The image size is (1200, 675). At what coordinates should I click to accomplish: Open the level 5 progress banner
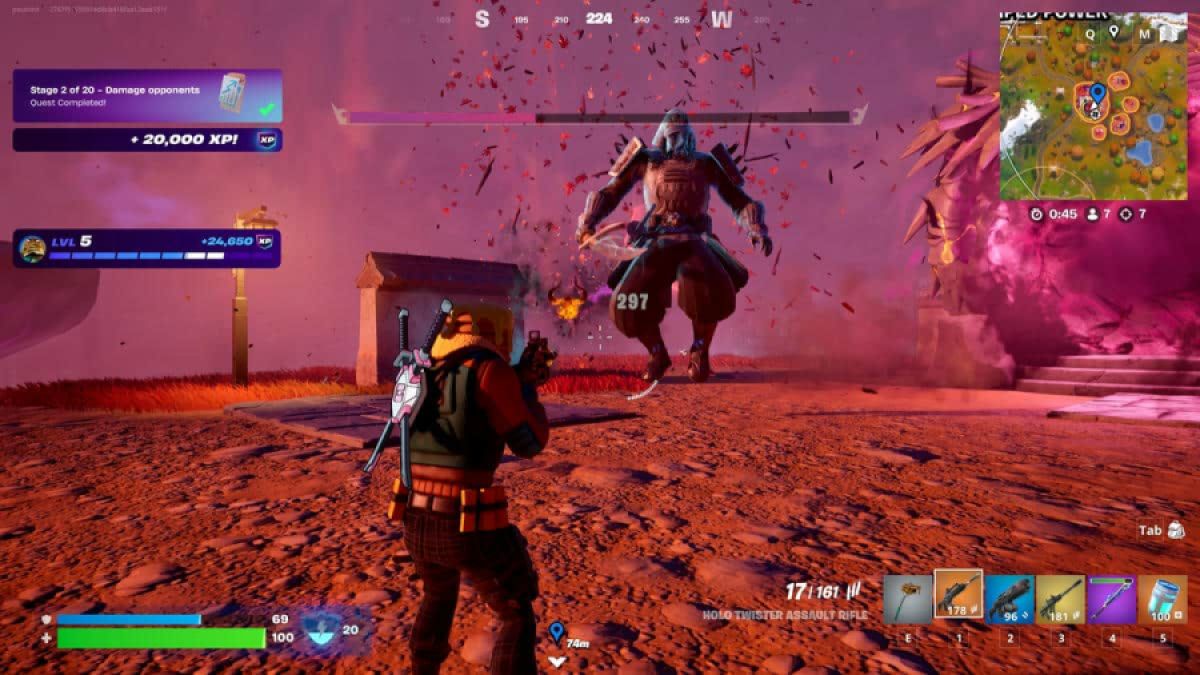point(147,248)
